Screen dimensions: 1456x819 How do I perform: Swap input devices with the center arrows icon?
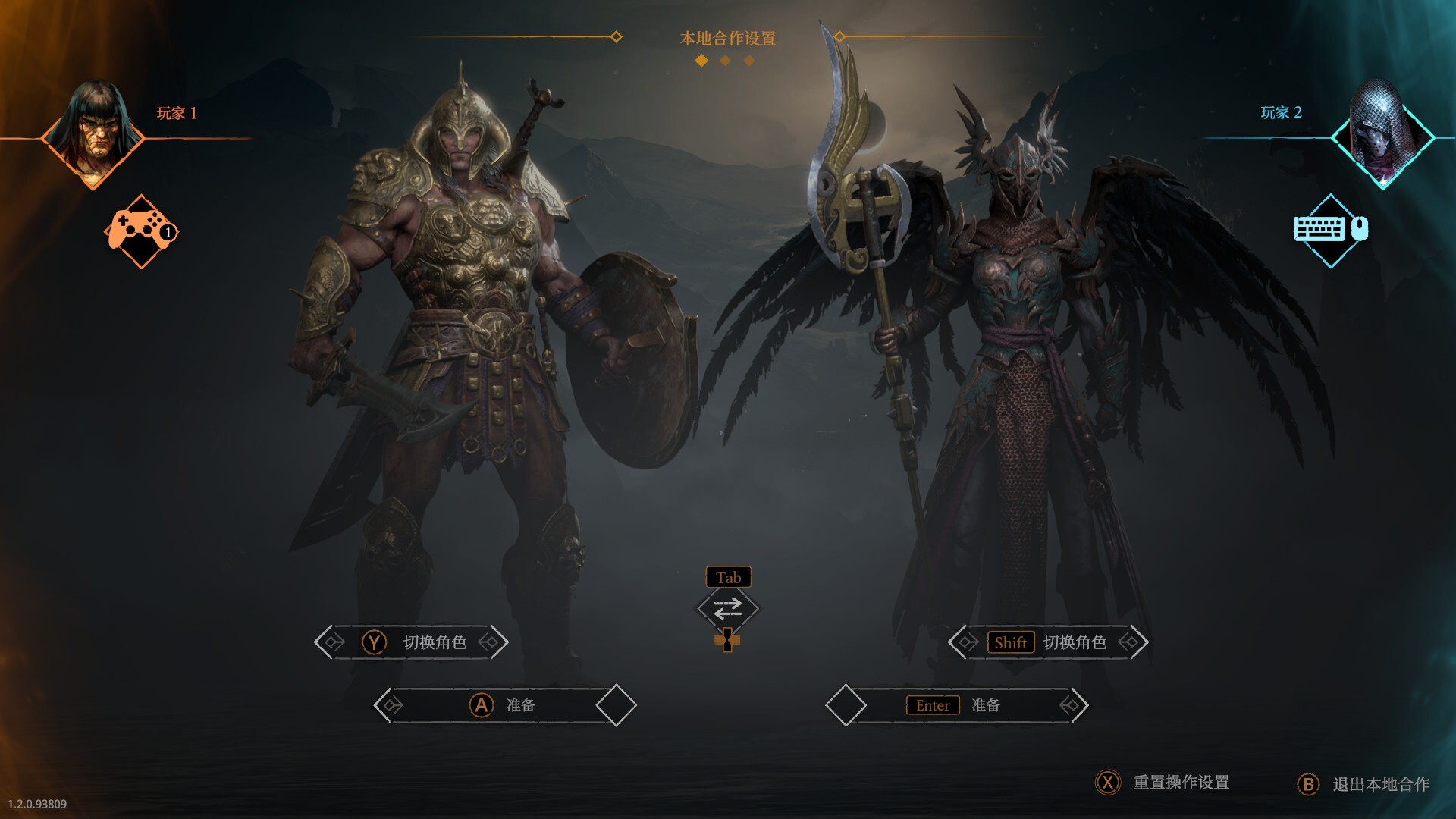click(x=727, y=609)
